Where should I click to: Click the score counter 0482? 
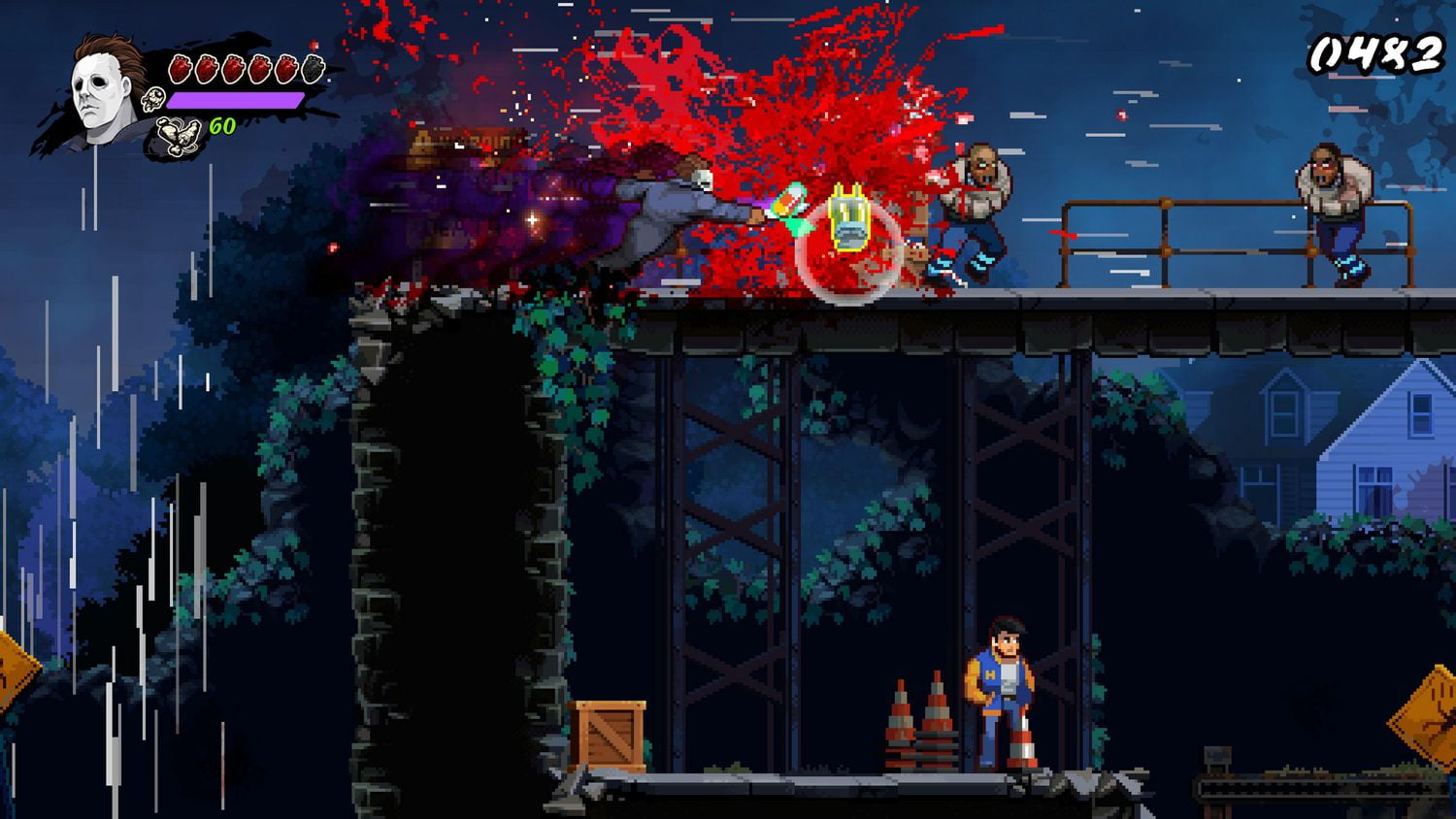click(x=1376, y=53)
